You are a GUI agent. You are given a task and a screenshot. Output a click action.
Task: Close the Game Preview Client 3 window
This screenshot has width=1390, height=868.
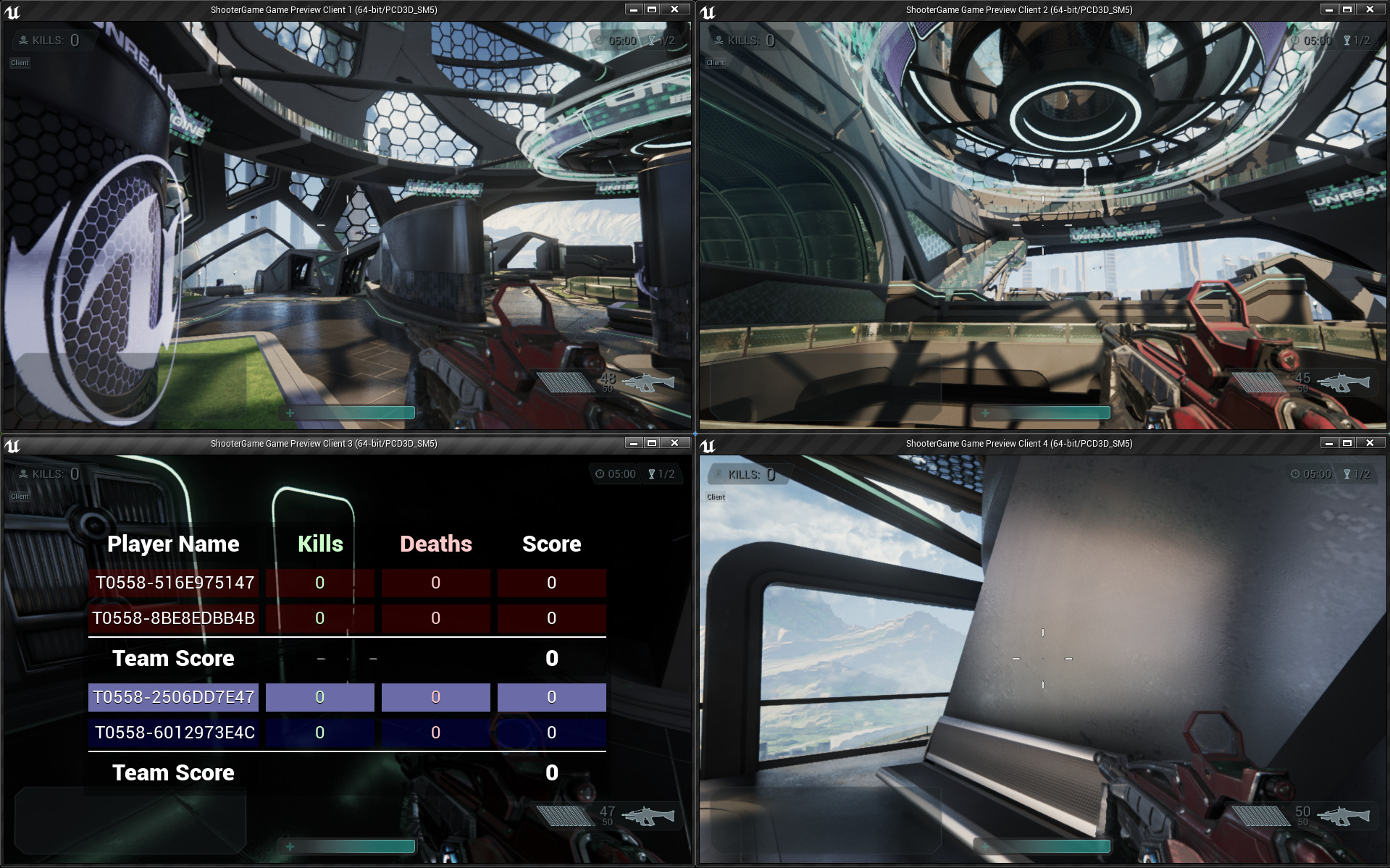click(x=674, y=443)
